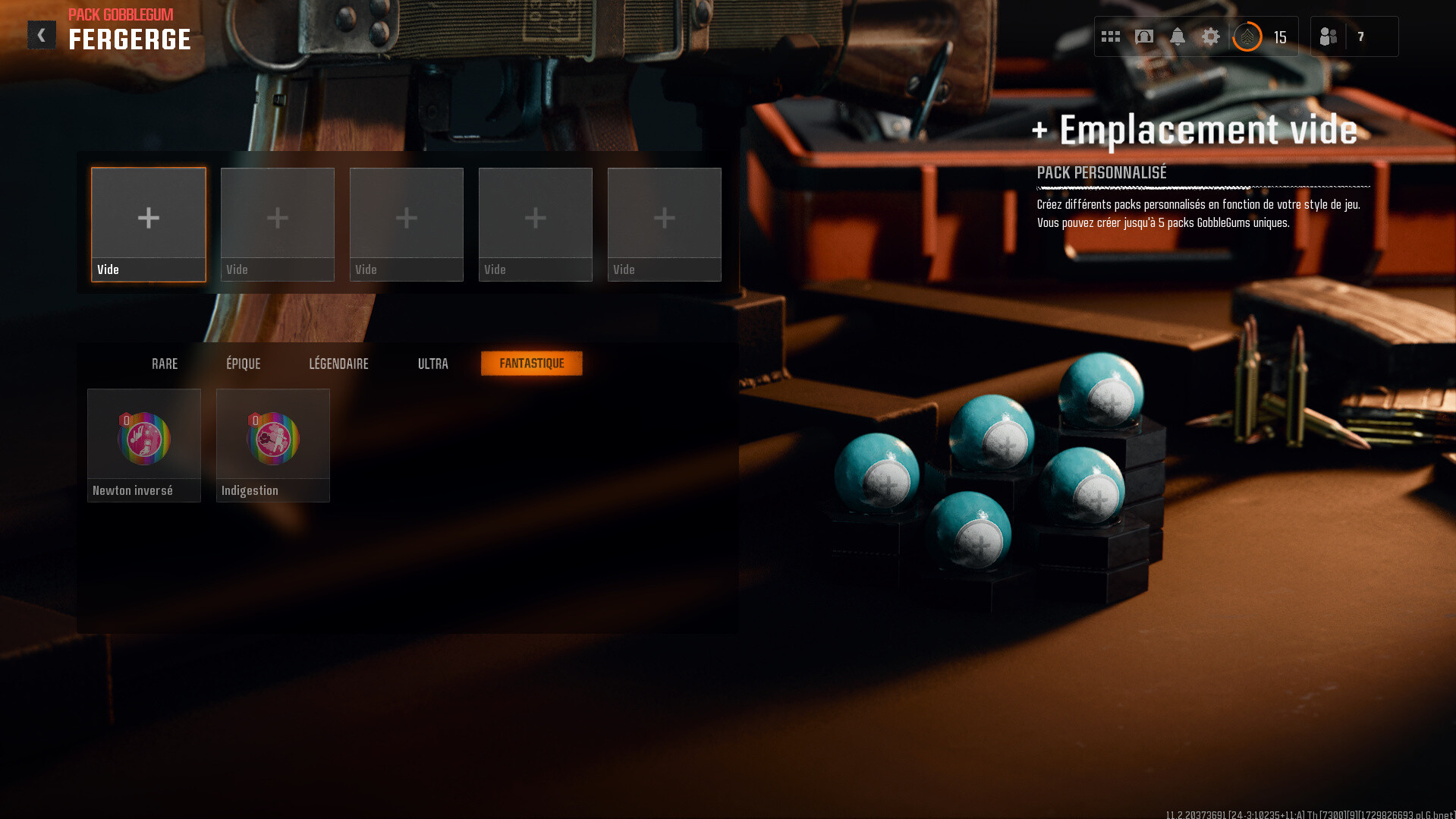Switch to the ÉPIQUE rarity tab

(244, 364)
